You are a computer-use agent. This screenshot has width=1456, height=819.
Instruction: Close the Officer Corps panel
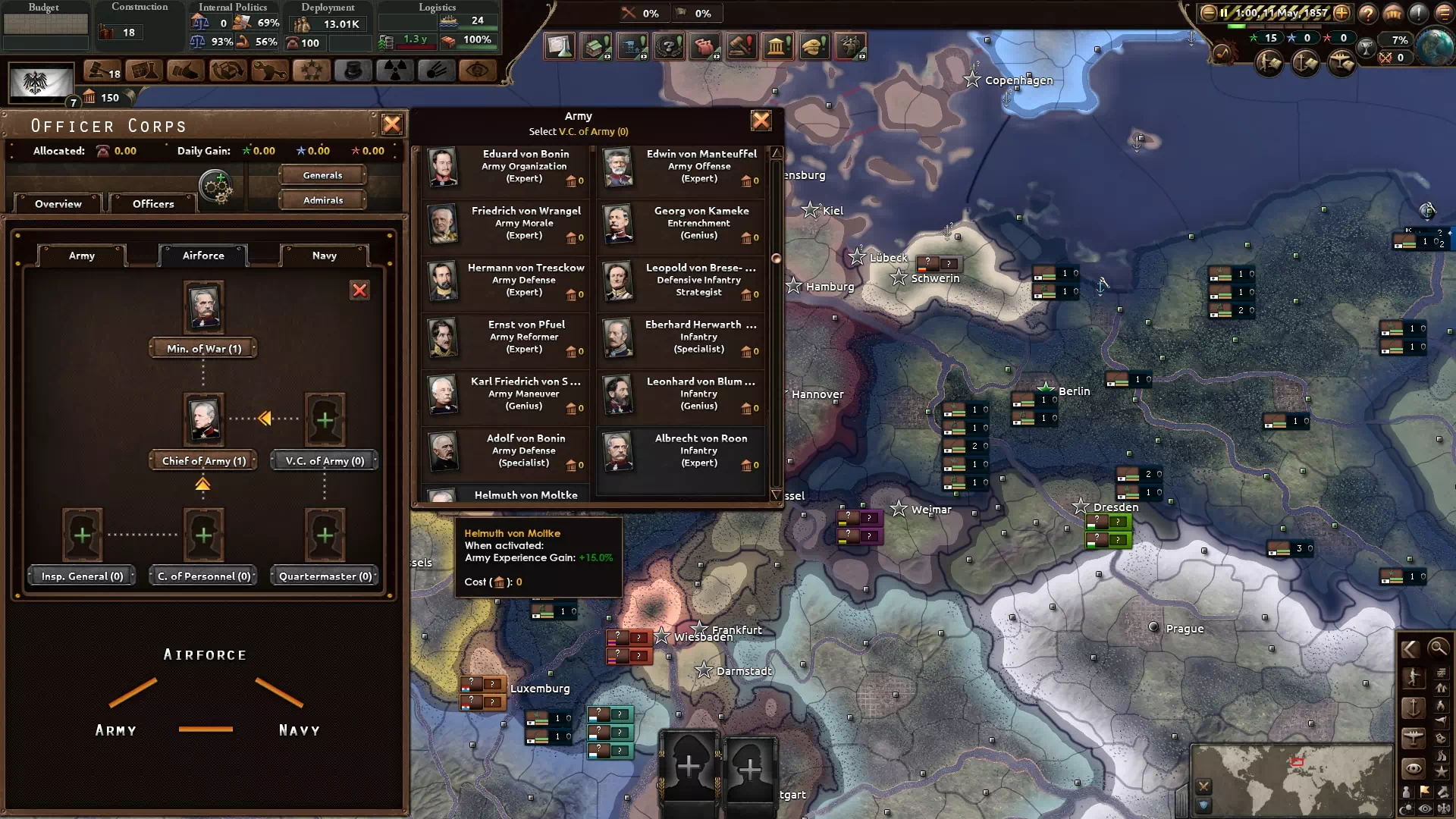coord(391,124)
